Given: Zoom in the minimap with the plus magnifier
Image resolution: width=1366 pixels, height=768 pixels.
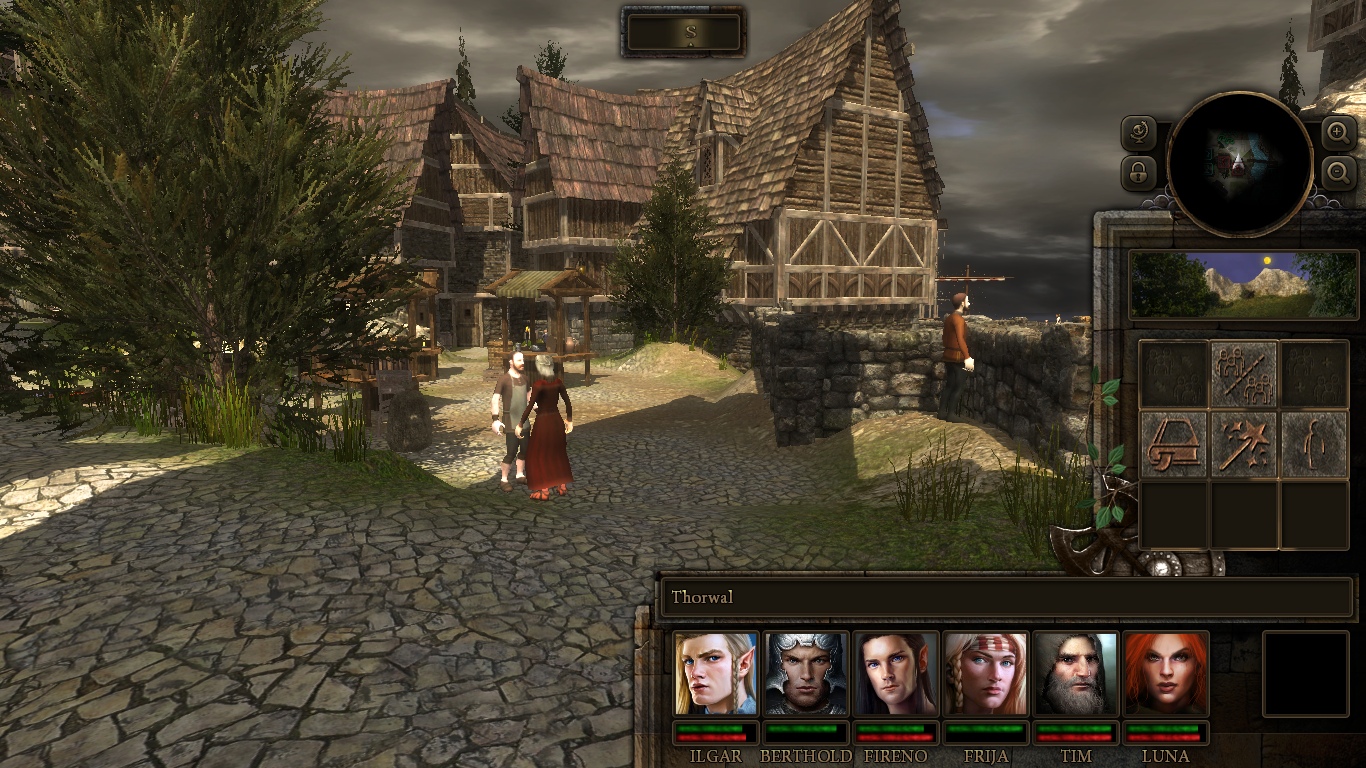Looking at the screenshot, I should [1339, 132].
